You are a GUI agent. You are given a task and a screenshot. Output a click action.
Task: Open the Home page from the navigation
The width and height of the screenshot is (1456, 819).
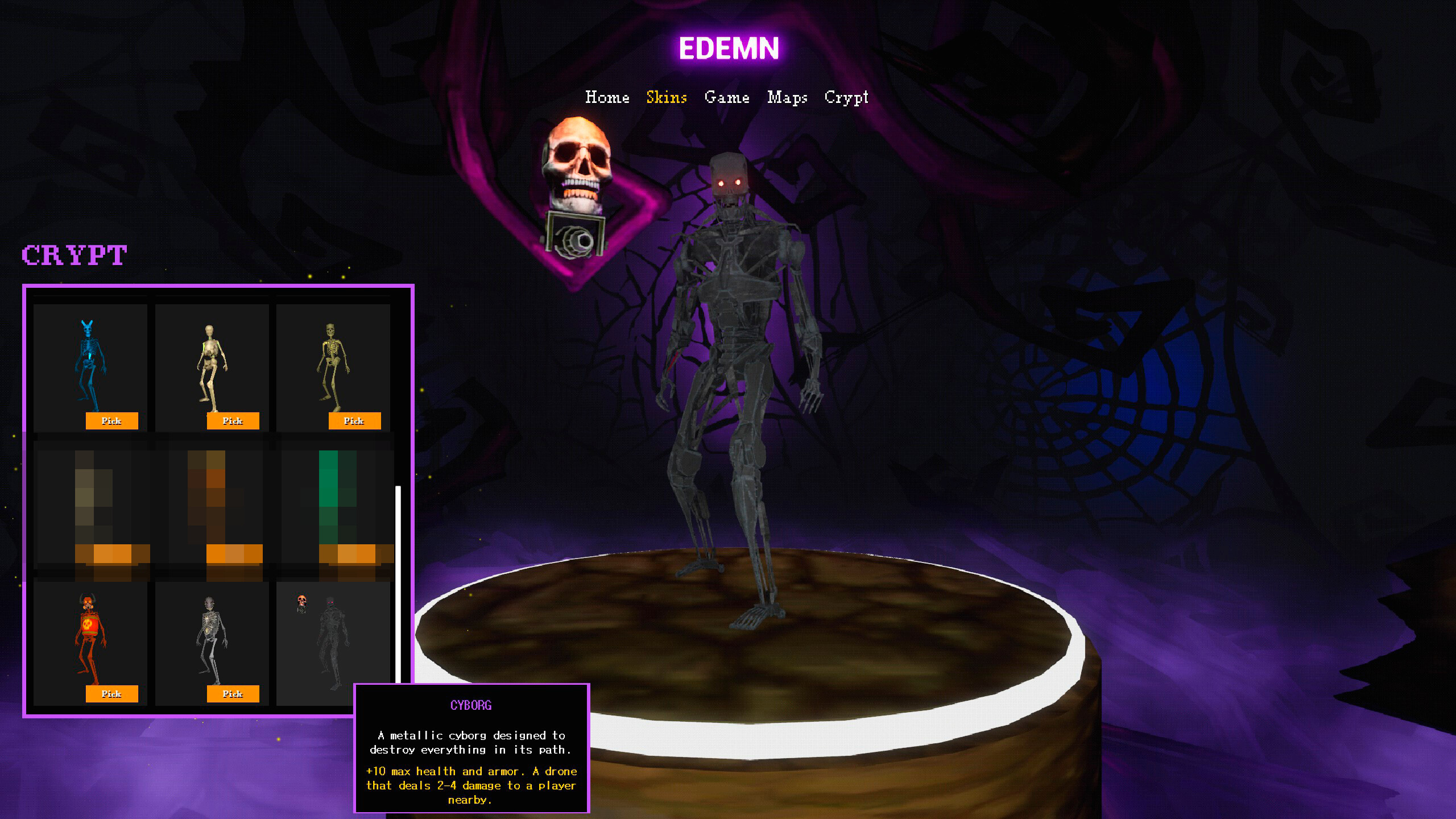coord(608,97)
